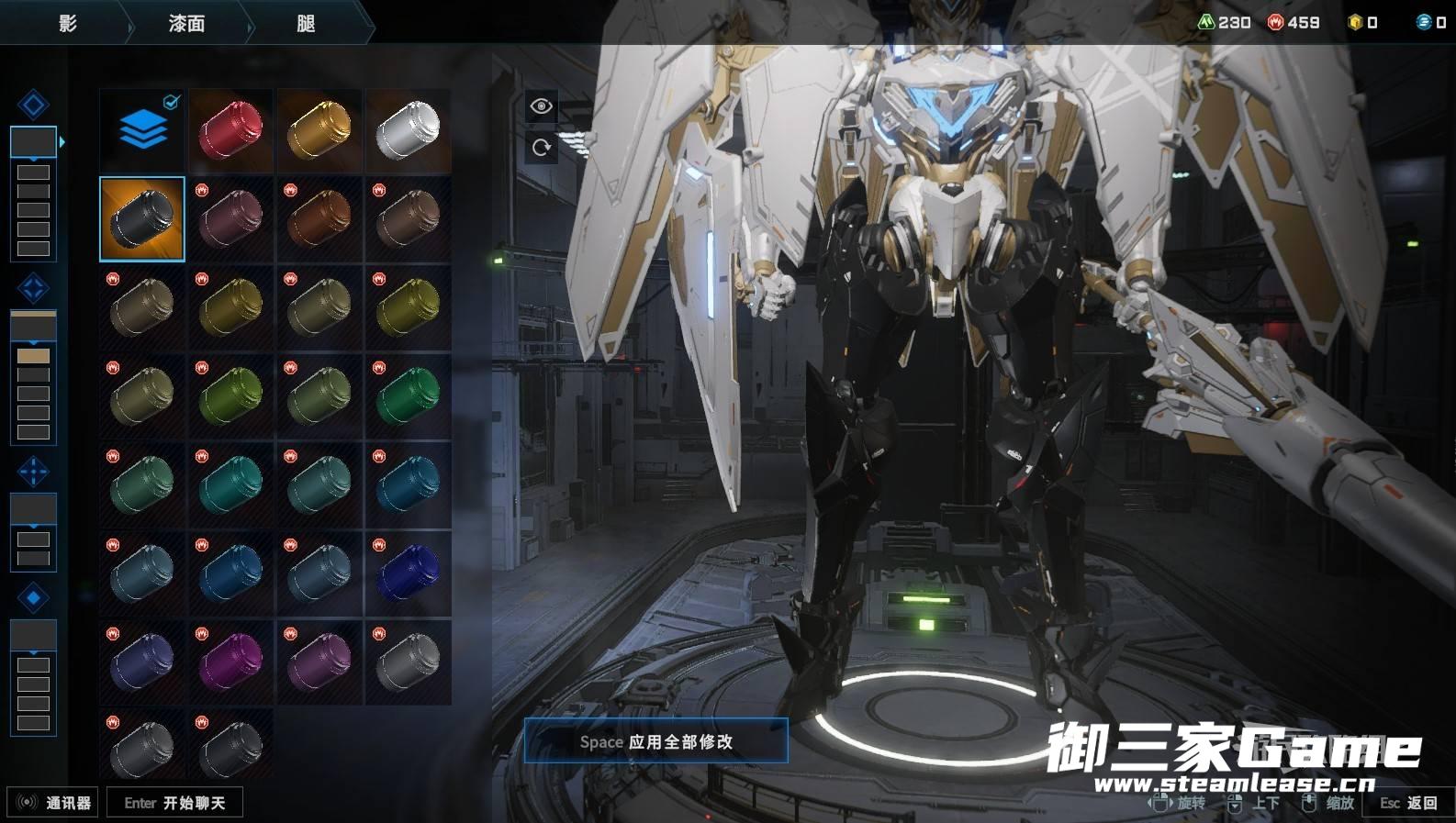The image size is (1456, 823).
Task: Switch to the 影 tab
Action: click(x=67, y=23)
